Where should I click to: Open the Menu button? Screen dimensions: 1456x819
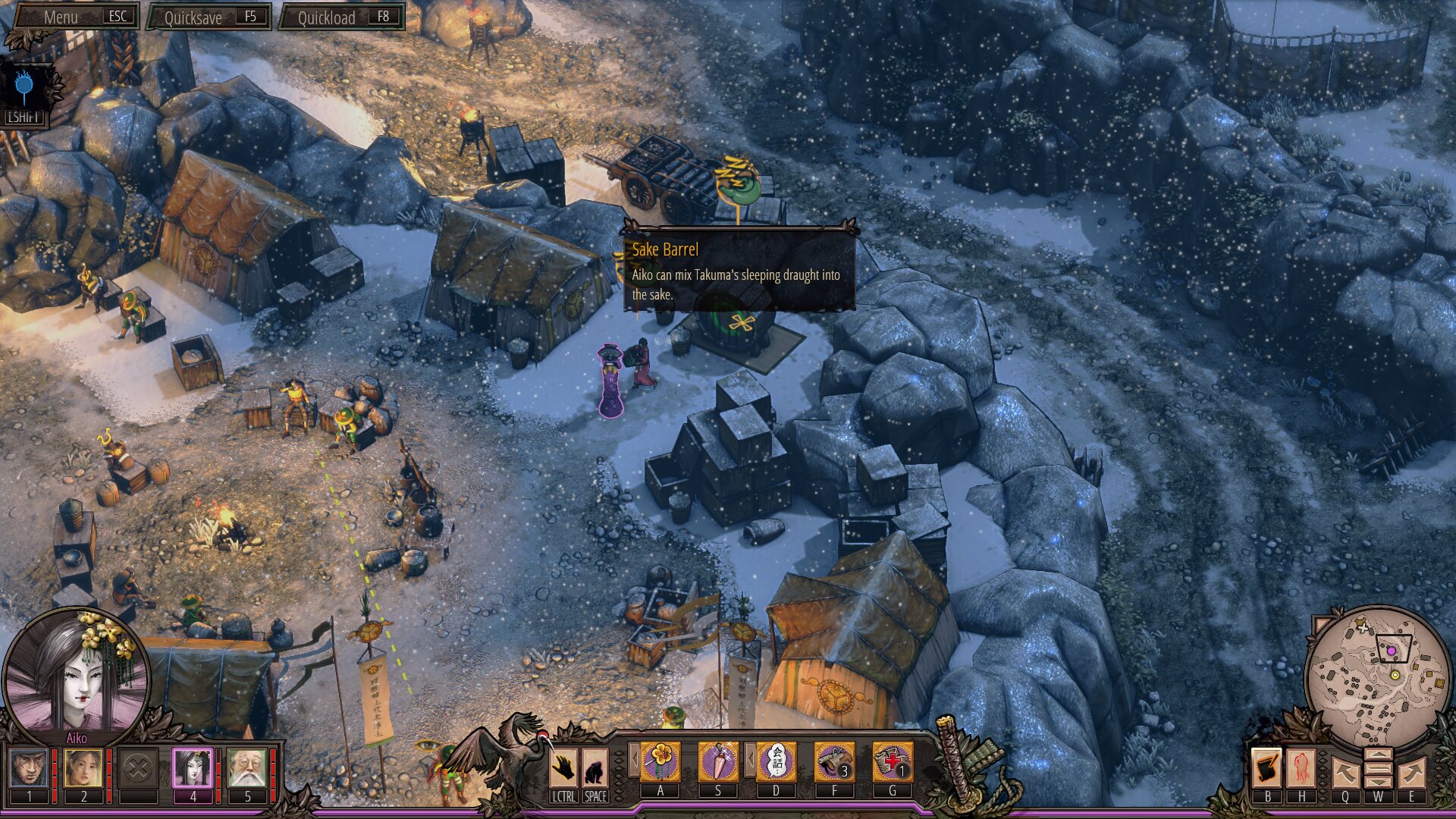click(76, 17)
